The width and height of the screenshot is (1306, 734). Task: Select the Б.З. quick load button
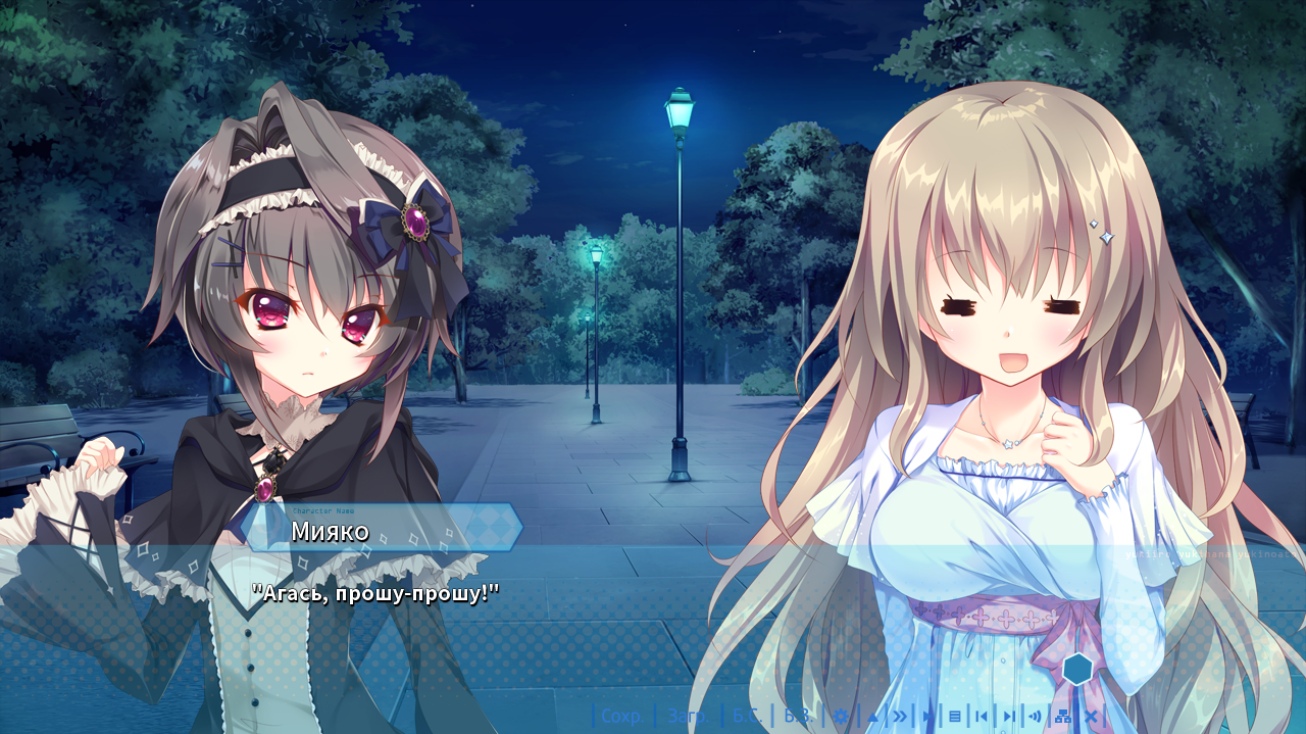point(798,716)
